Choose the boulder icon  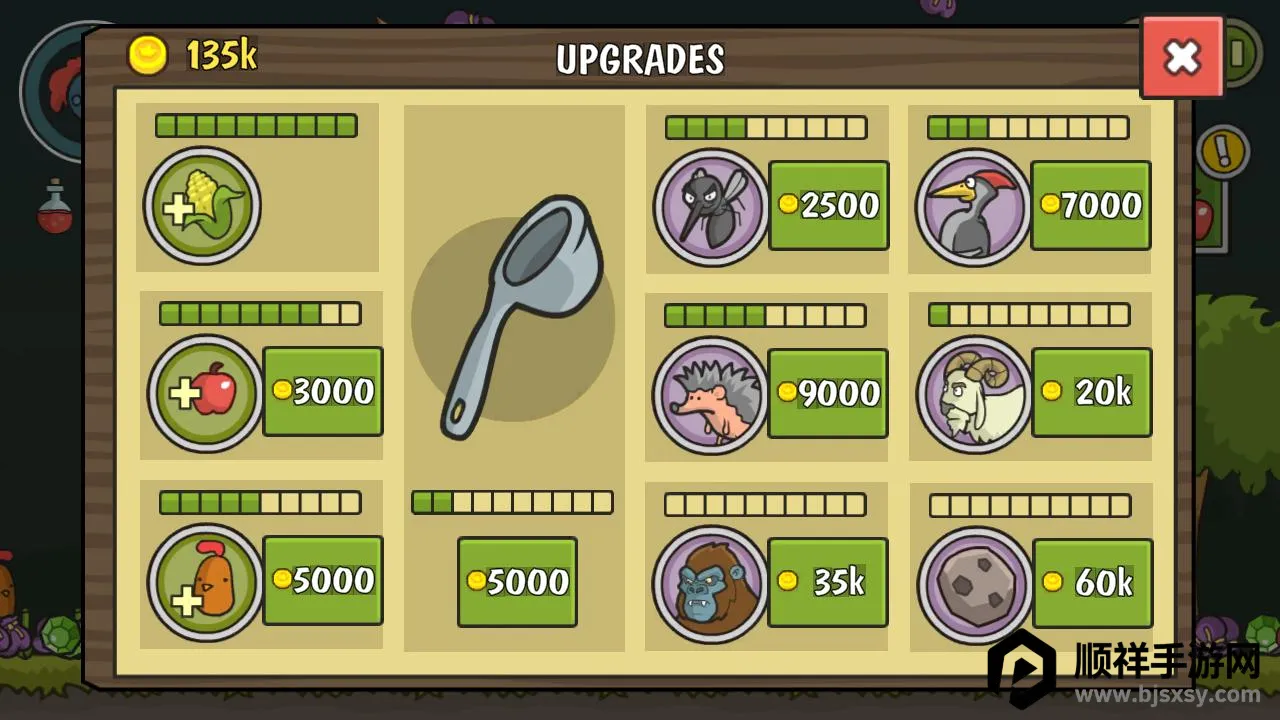973,584
